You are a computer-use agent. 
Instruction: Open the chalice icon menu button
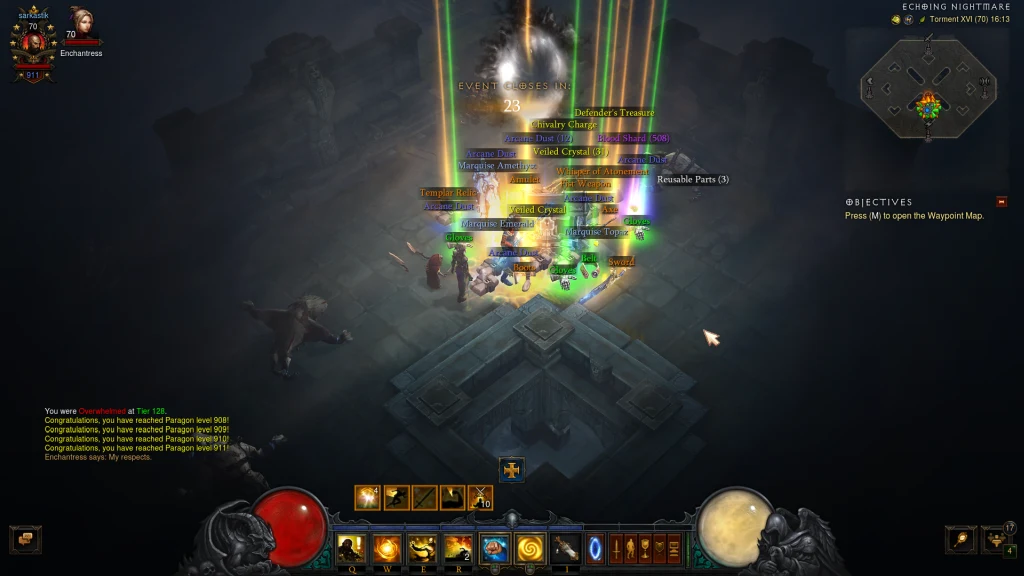(646, 548)
